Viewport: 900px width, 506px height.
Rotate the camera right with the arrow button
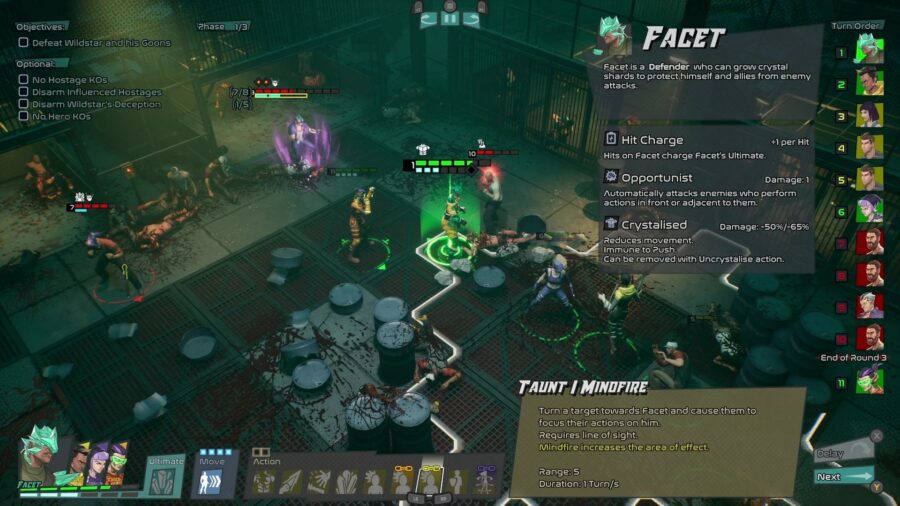point(472,17)
